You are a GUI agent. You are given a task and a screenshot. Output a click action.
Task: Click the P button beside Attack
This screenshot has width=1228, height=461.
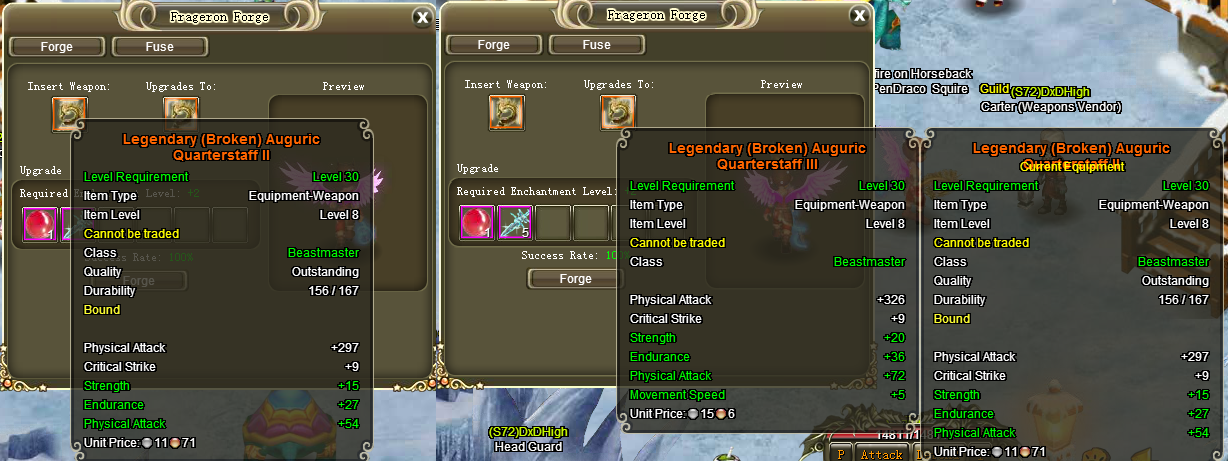point(841,454)
